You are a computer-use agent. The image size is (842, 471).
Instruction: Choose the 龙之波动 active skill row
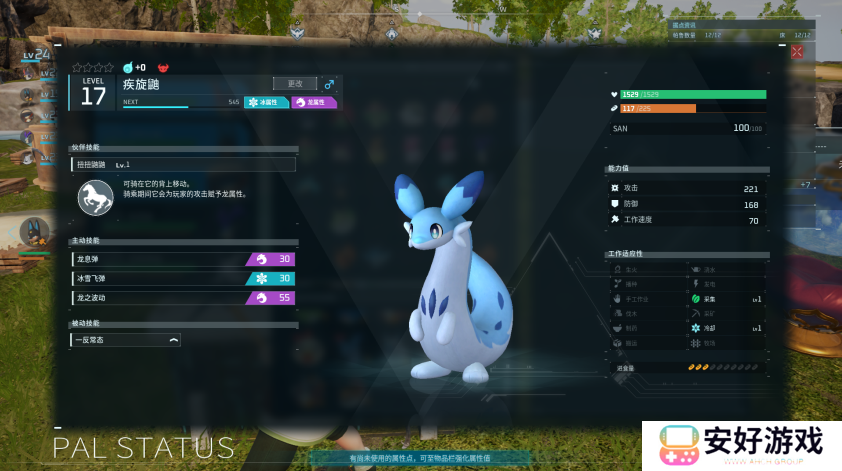click(x=184, y=298)
